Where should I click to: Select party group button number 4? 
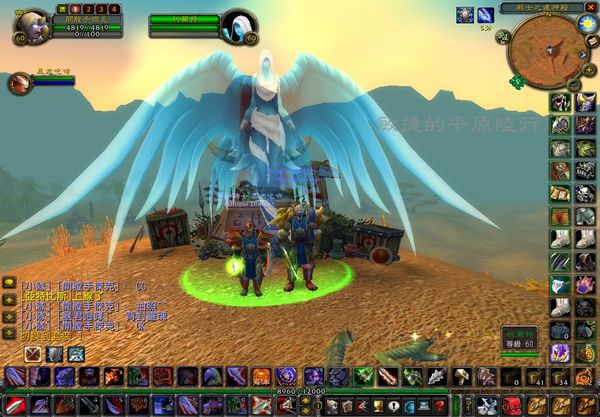[x=115, y=9]
